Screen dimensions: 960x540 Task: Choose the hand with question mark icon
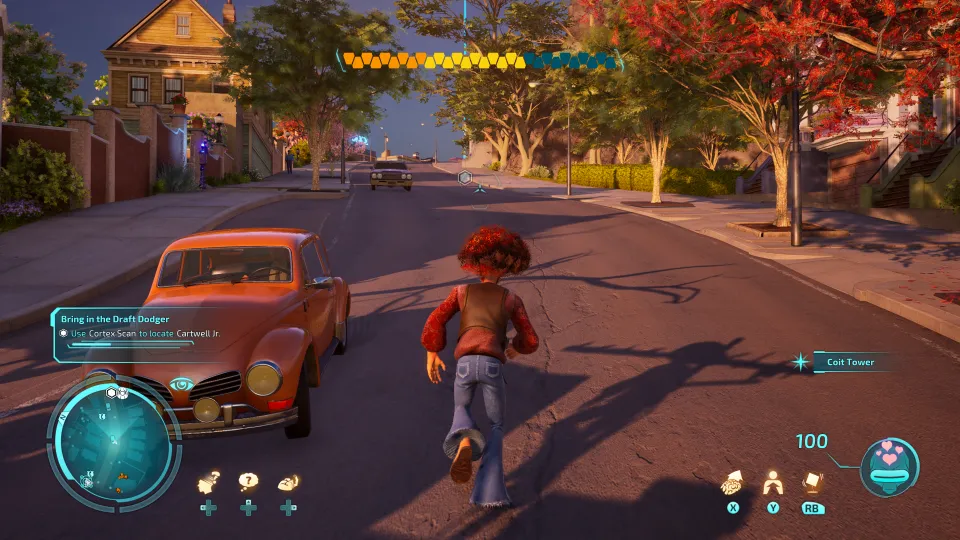208,483
